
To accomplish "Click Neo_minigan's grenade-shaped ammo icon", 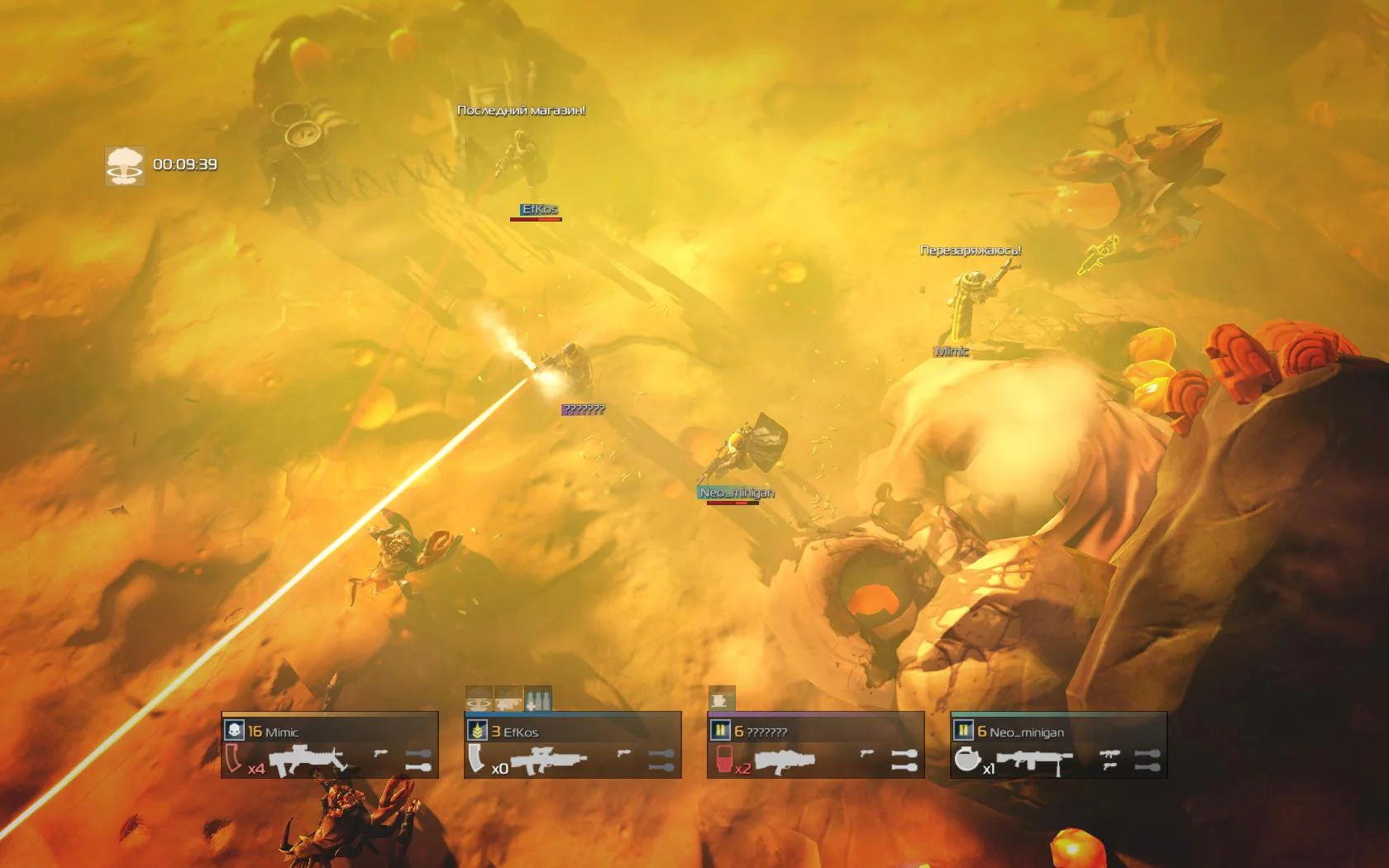I will pos(967,759).
